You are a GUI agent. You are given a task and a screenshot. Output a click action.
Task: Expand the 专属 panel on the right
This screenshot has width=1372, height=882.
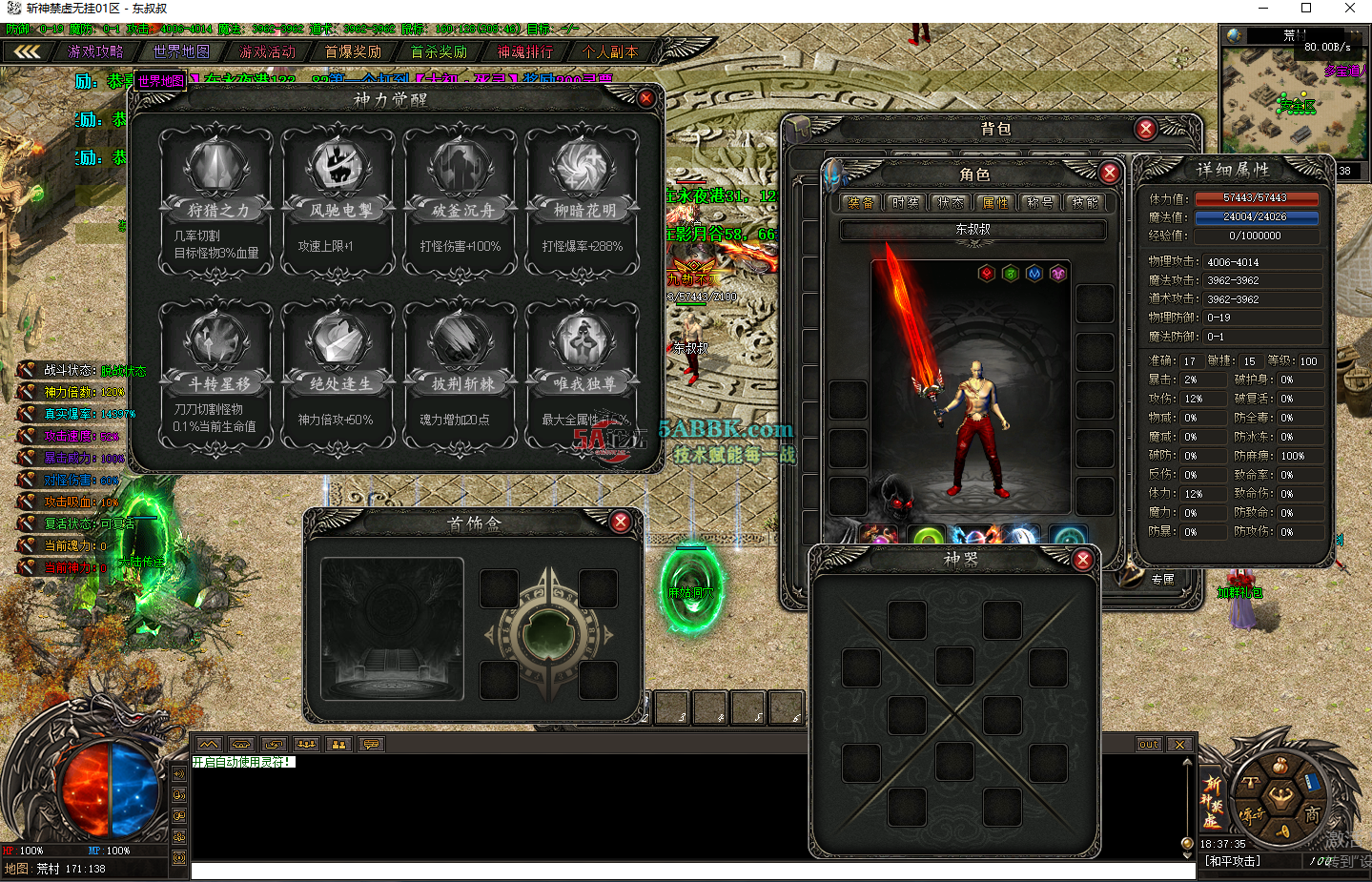[x=1164, y=578]
